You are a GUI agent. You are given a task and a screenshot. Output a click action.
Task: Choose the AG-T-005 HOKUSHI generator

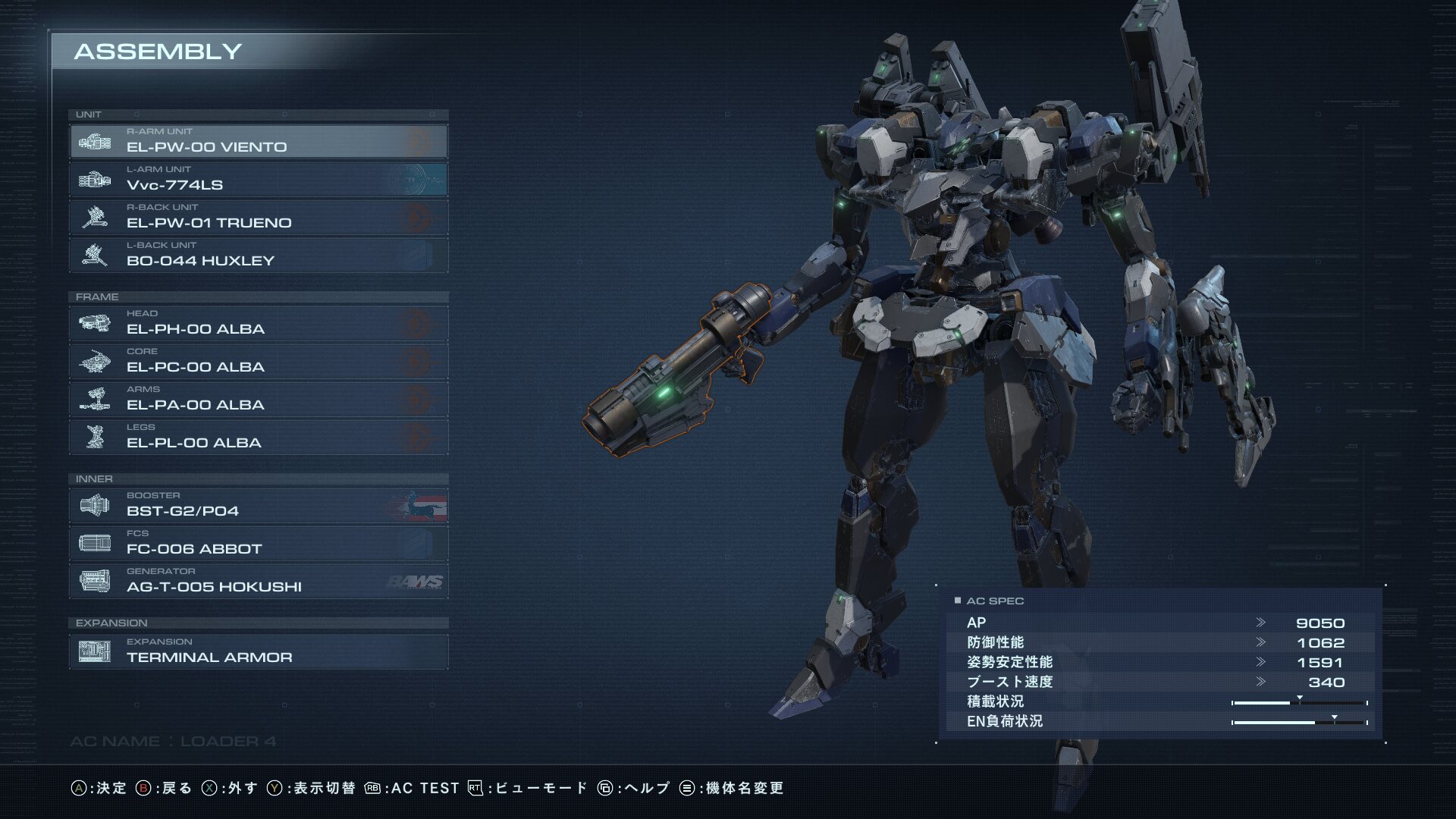pyautogui.click(x=259, y=581)
